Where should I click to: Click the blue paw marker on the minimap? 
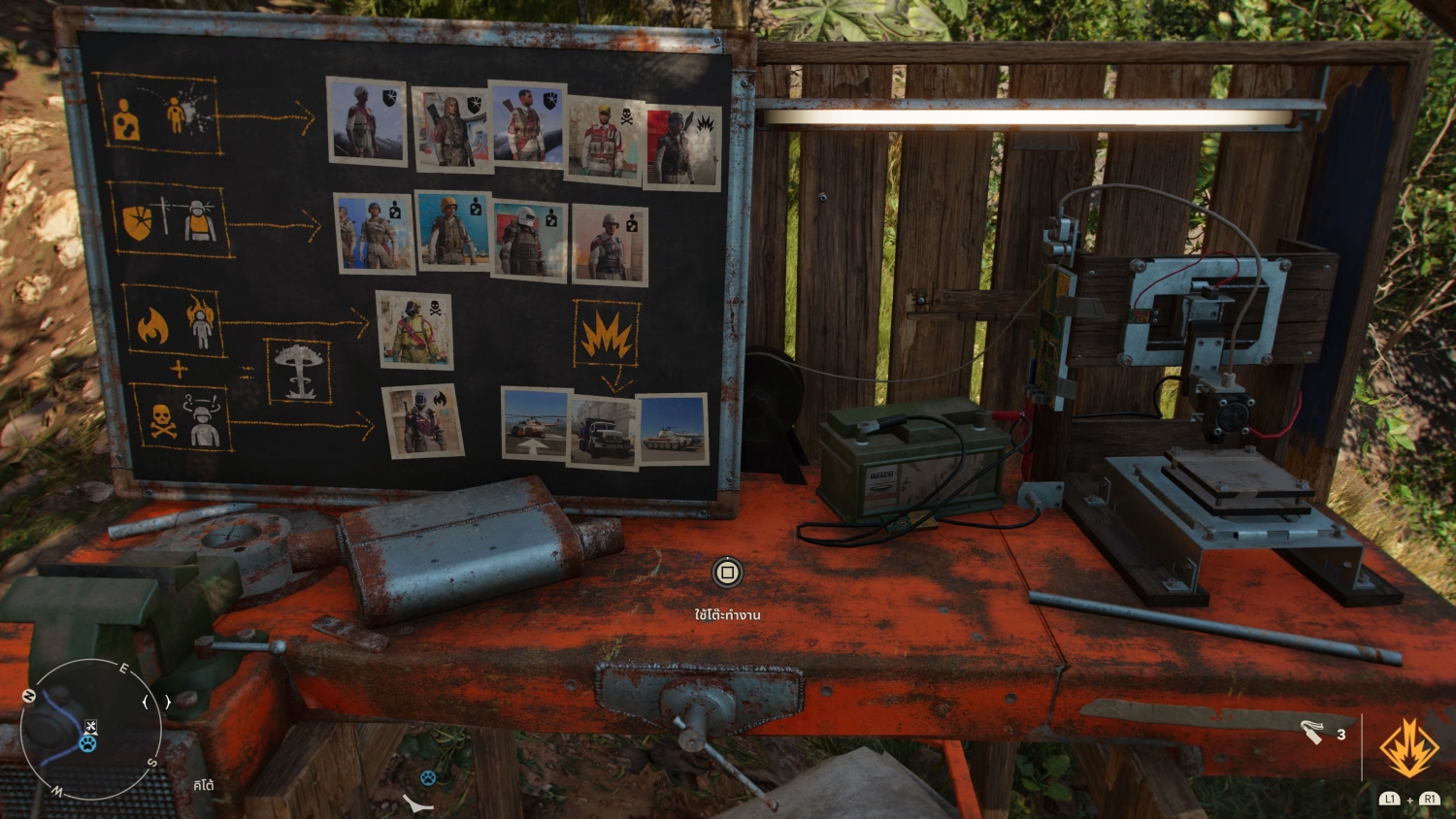coord(88,744)
